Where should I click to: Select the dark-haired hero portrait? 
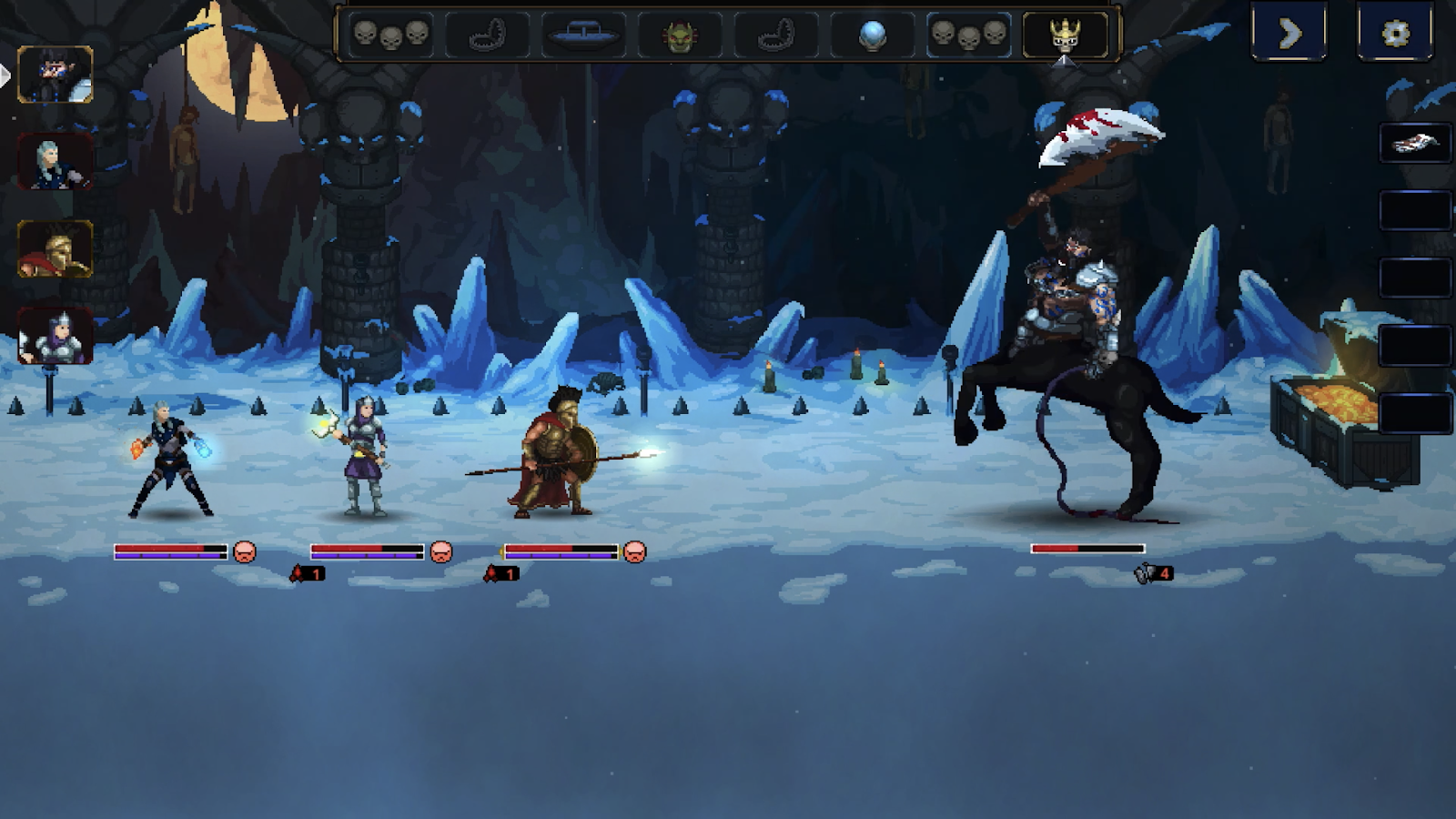(x=56, y=75)
